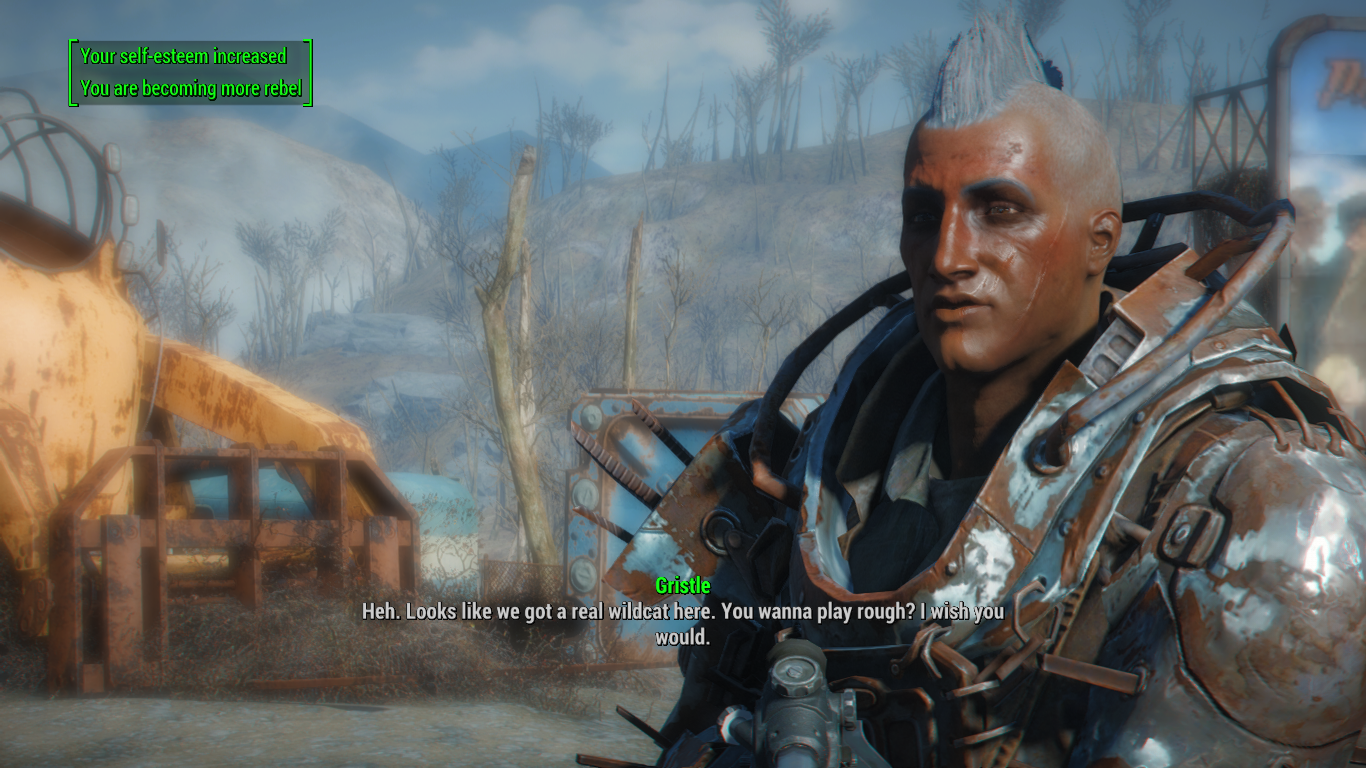Click the self-esteem increased notification
This screenshot has height=768, width=1366.
pos(185,57)
